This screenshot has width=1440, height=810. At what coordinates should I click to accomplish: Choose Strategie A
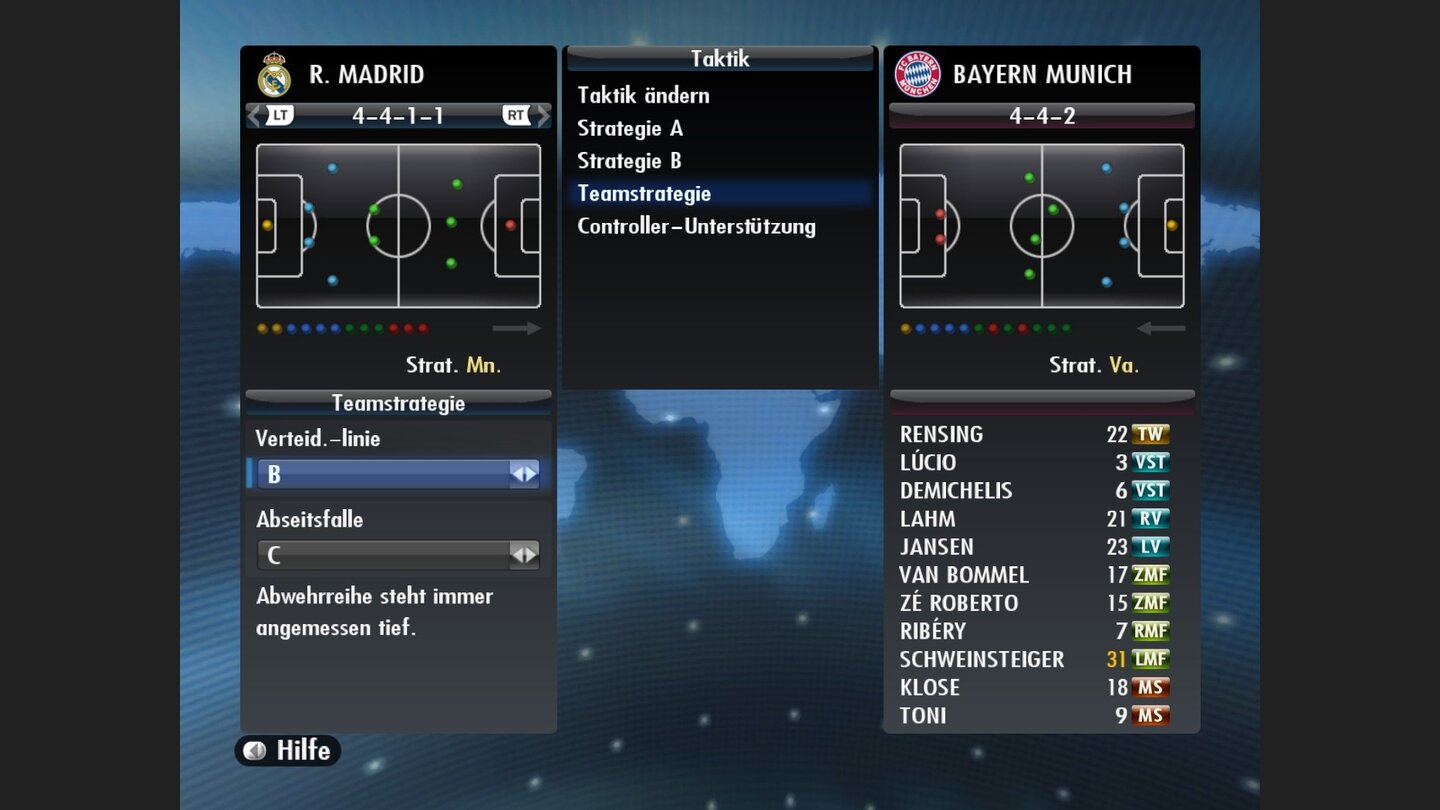(629, 128)
